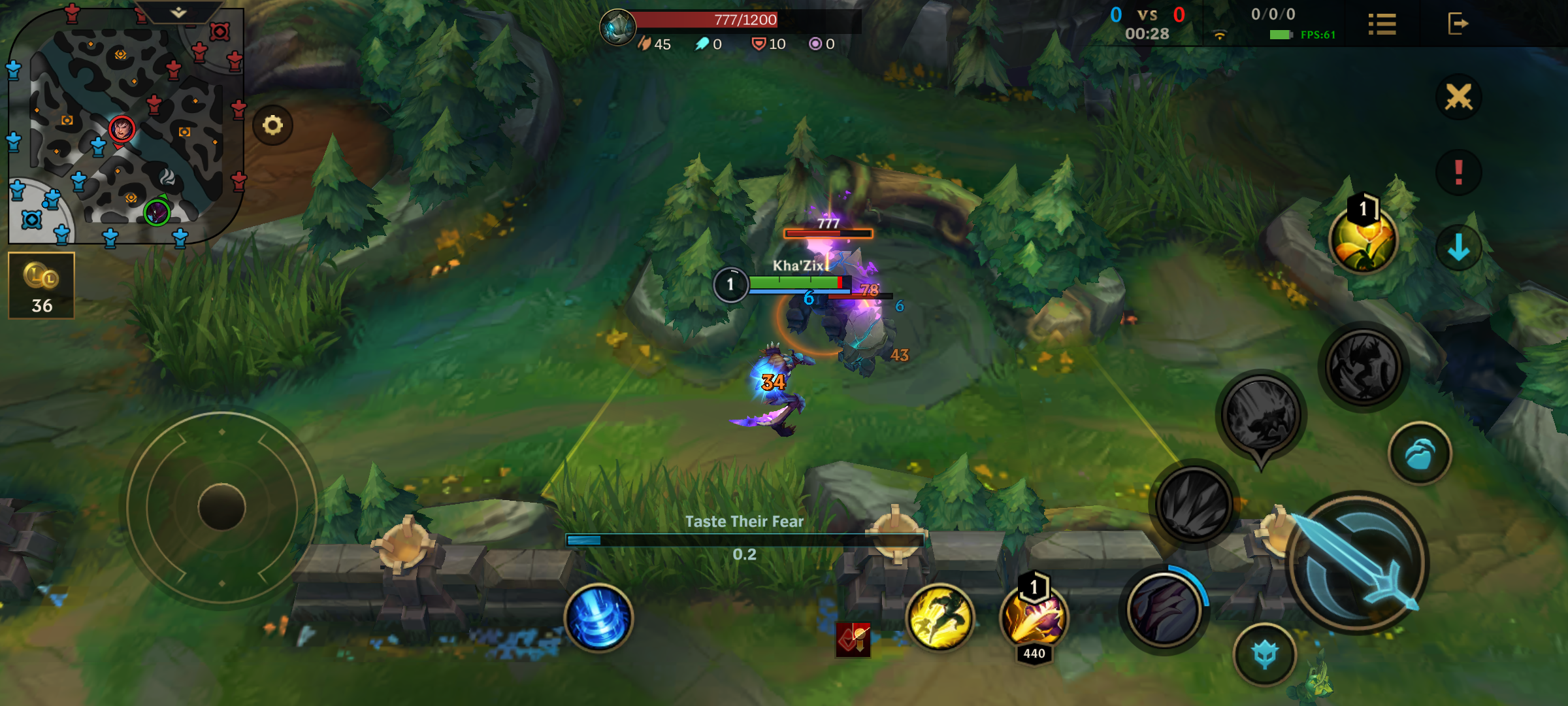Click the exit game icon
The width and height of the screenshot is (1568, 706).
pyautogui.click(x=1458, y=24)
